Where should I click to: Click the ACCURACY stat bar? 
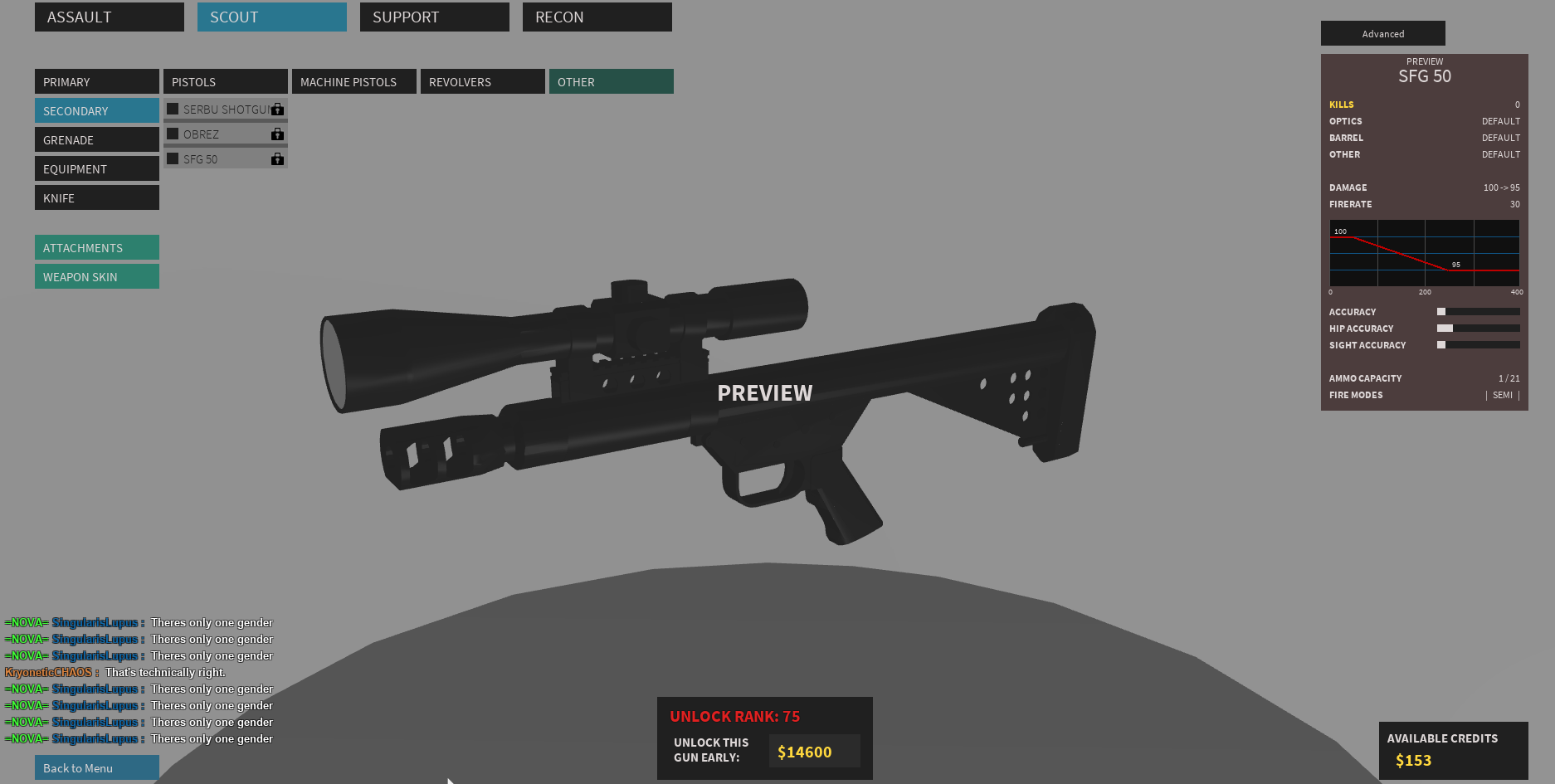click(x=1478, y=311)
